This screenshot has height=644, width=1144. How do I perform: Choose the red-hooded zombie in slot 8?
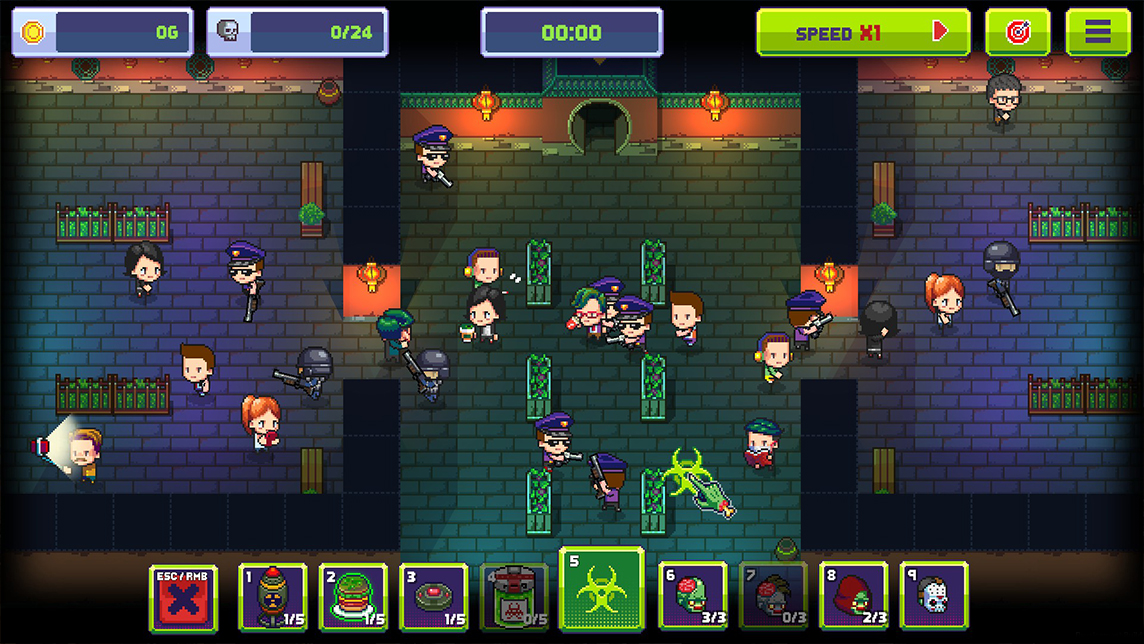[853, 598]
